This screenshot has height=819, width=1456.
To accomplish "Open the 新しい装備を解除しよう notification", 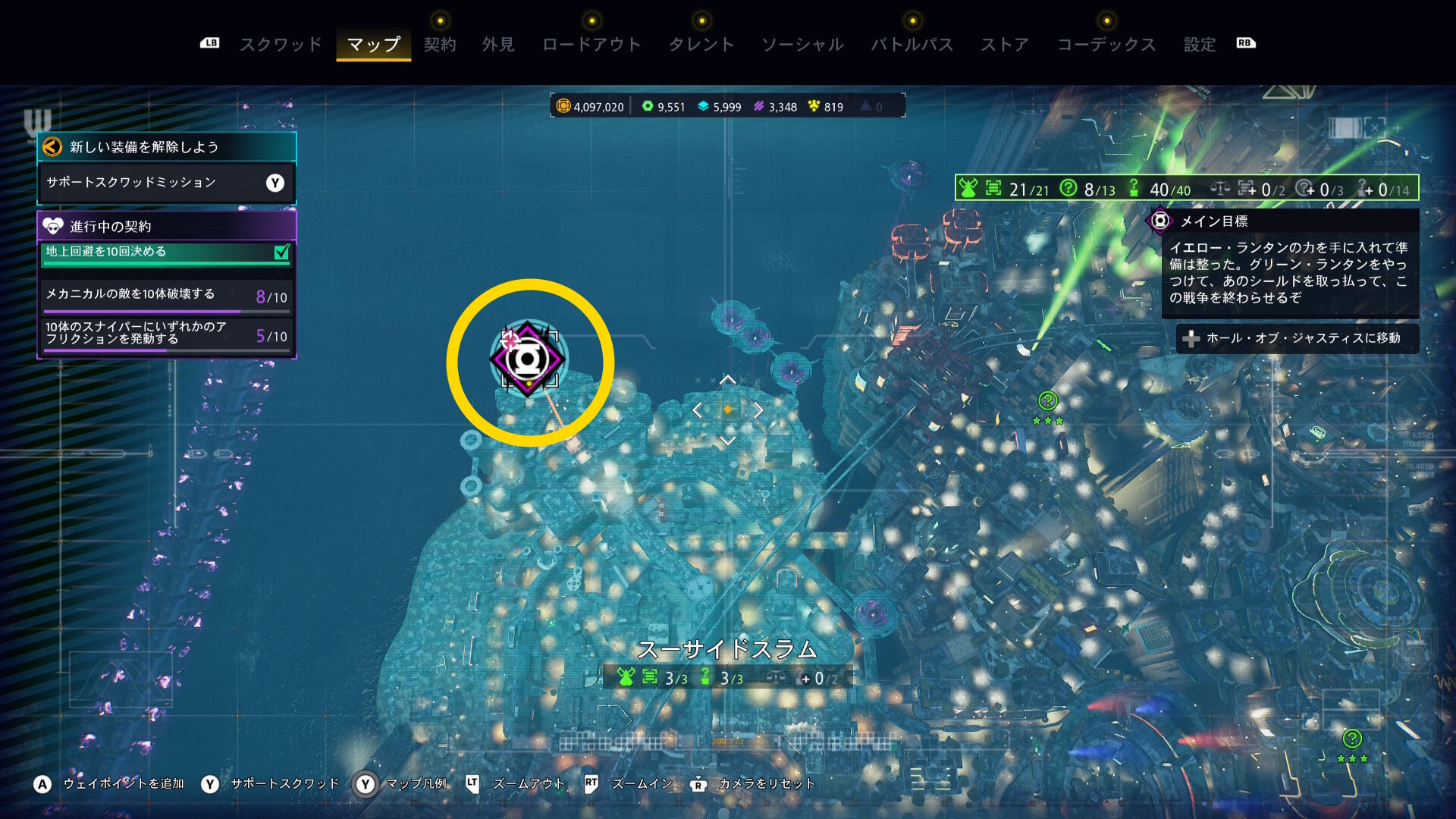I will click(x=166, y=146).
